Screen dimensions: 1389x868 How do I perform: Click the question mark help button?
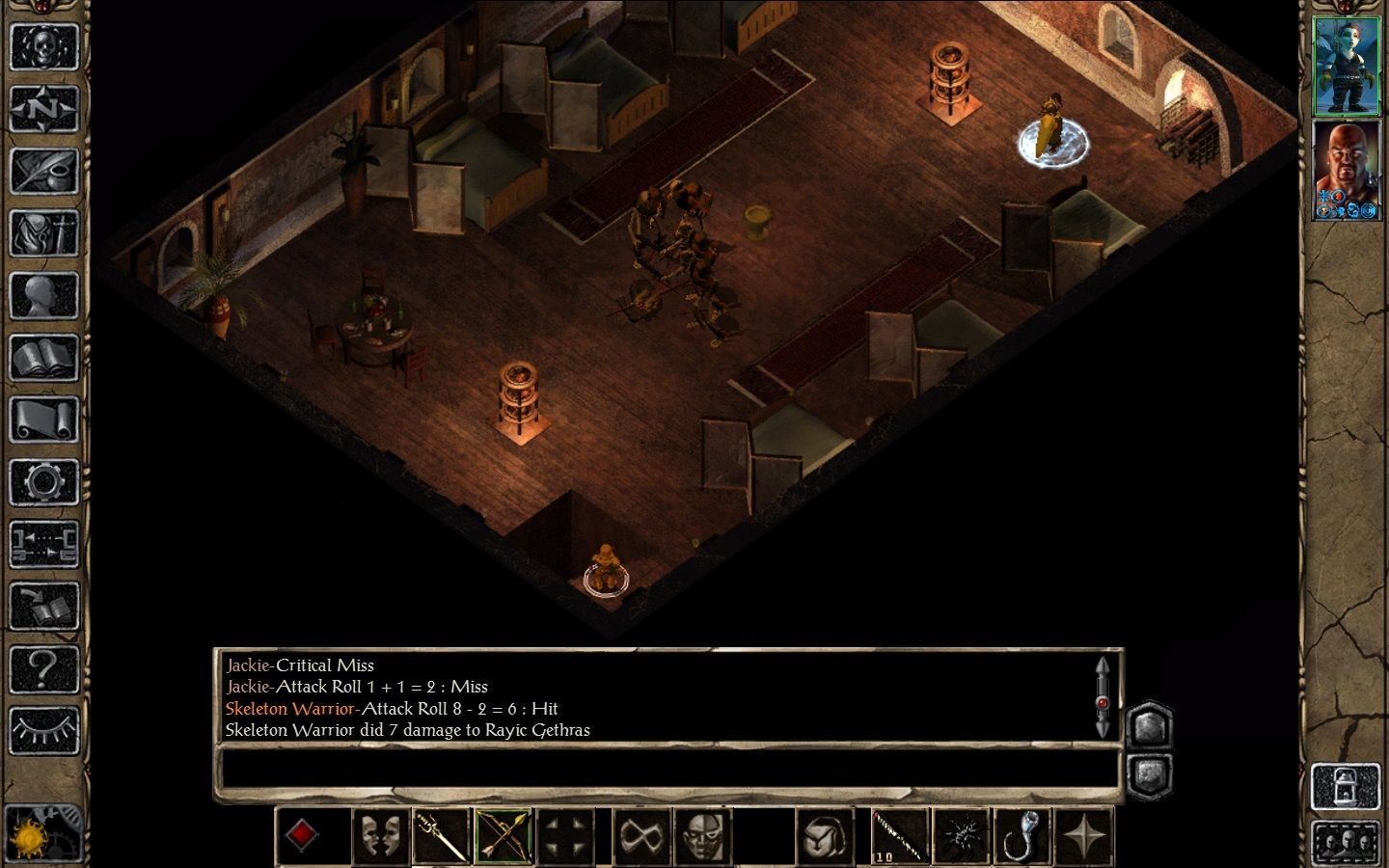(x=43, y=669)
